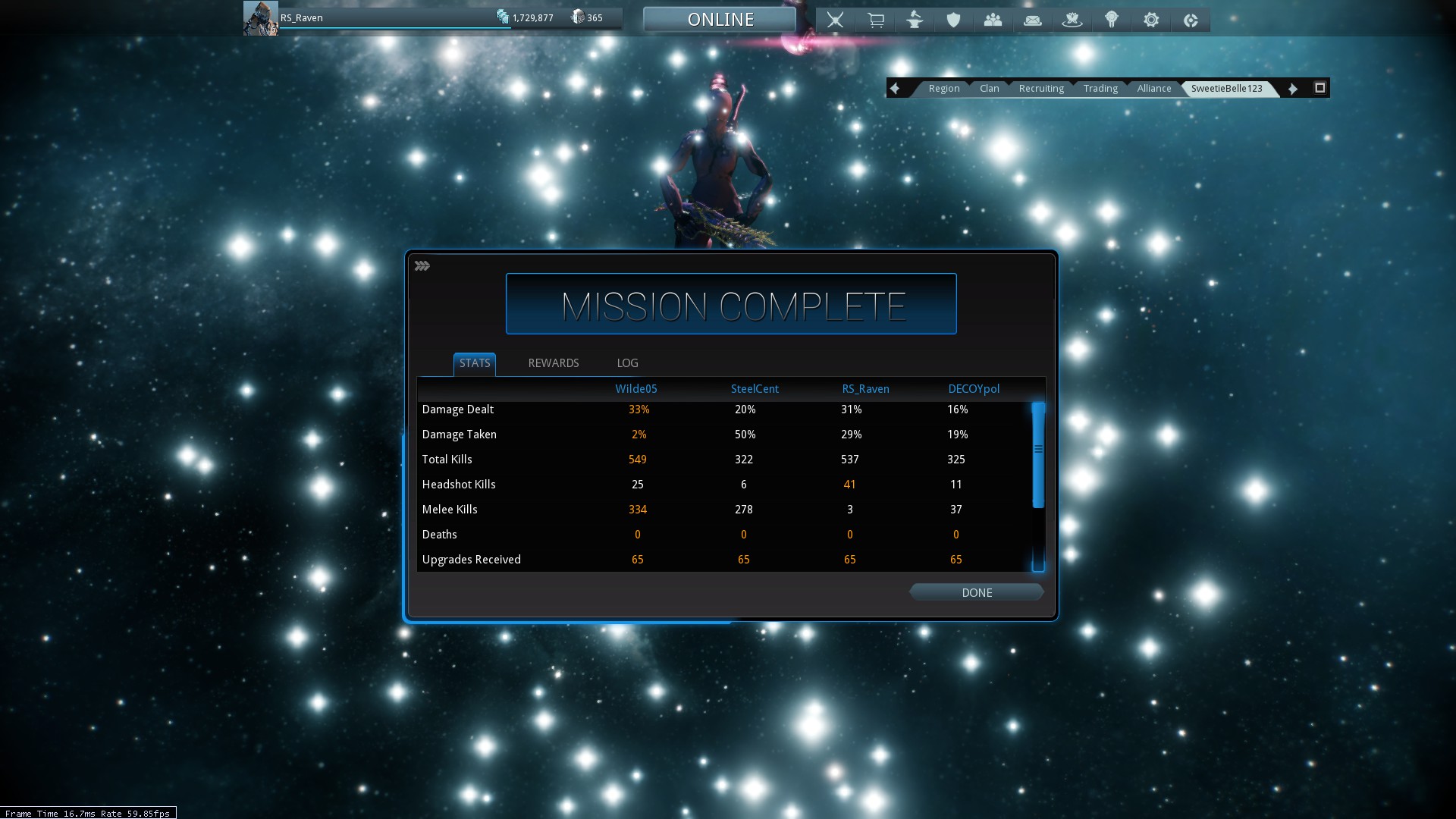Screen dimensions: 1456x819
Task: Select the SweetieBelle123 private chat tab
Action: [x=1226, y=89]
